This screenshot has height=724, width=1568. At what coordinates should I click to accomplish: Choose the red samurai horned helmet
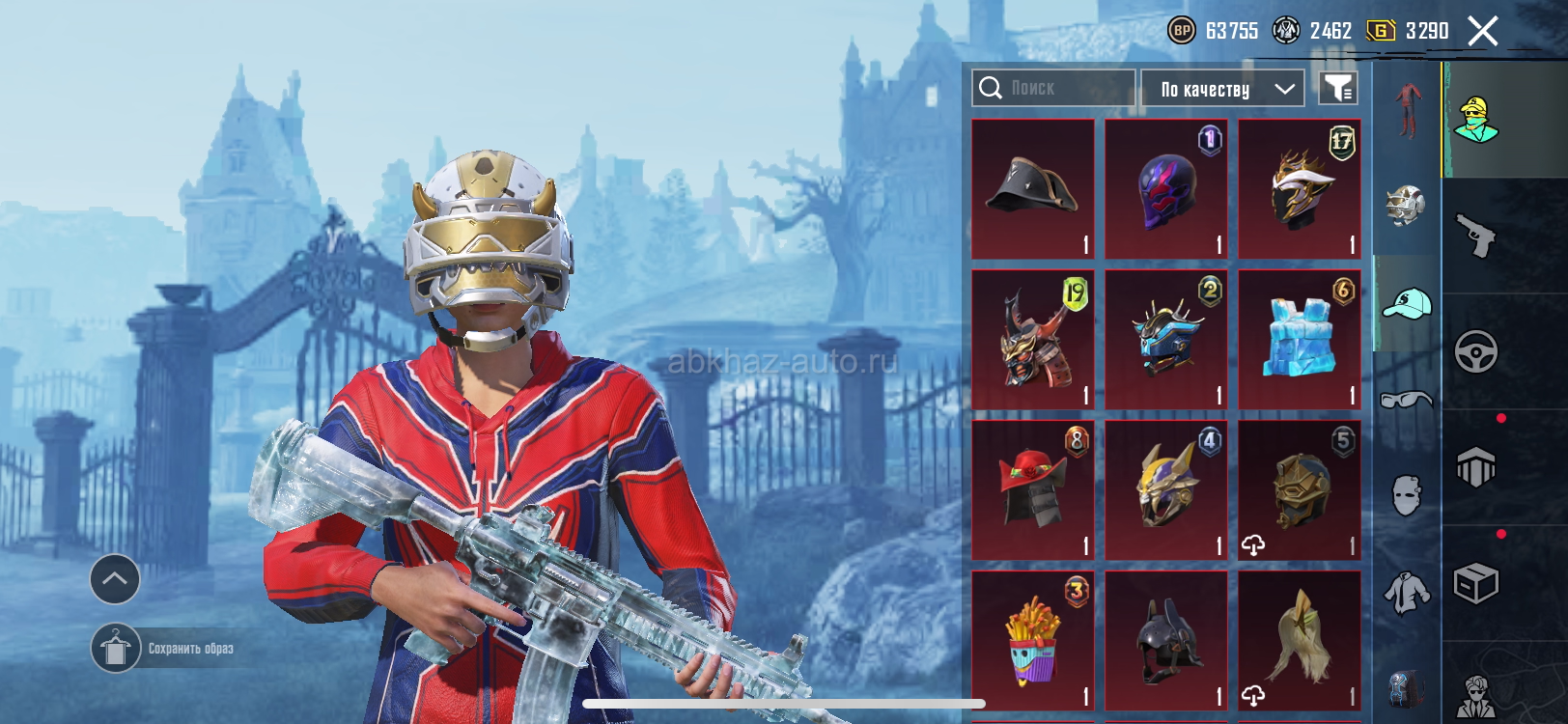click(x=1033, y=340)
